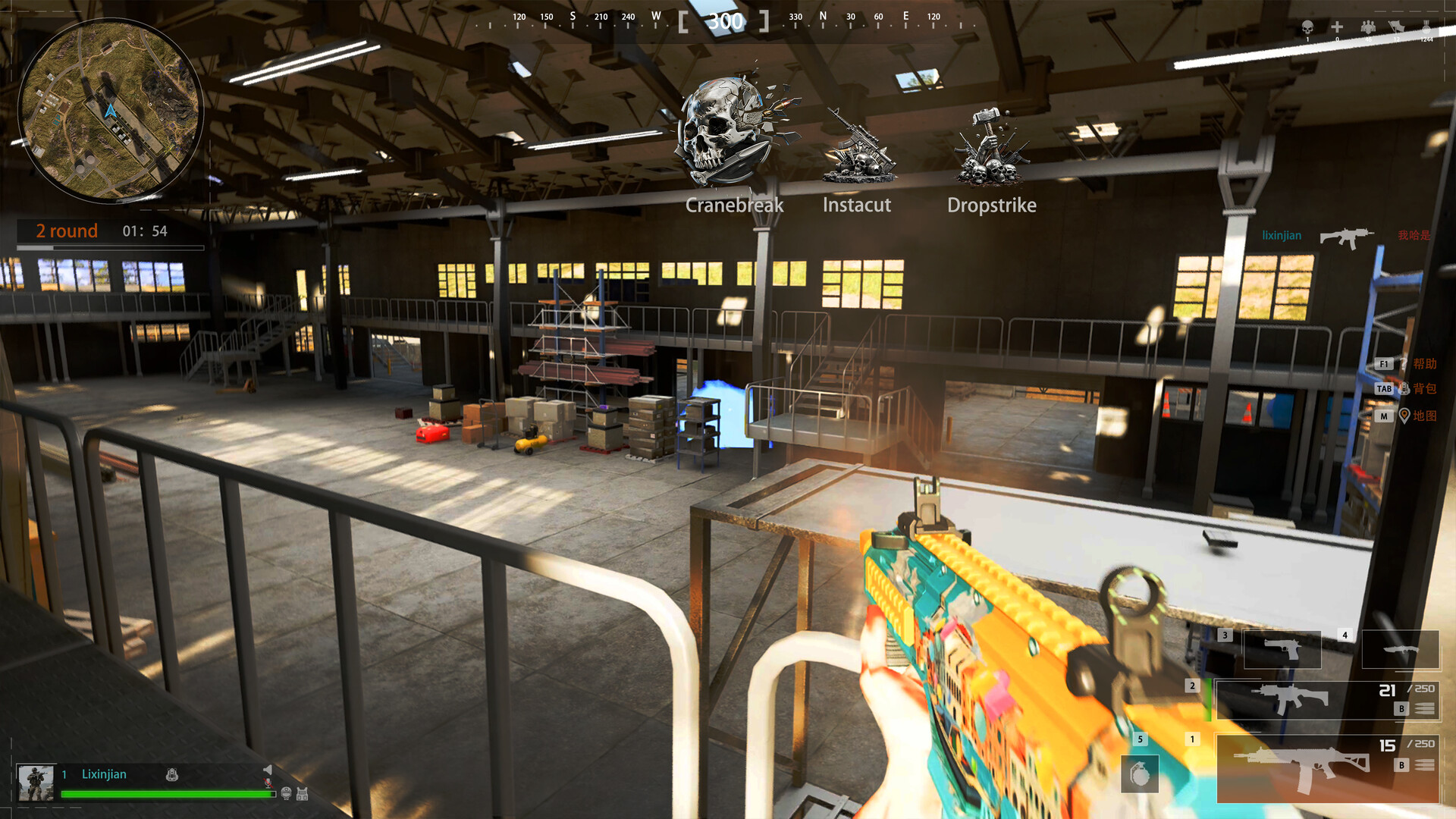Select the combat knife slot
Viewport: 1456px width, 819px height.
[1400, 649]
